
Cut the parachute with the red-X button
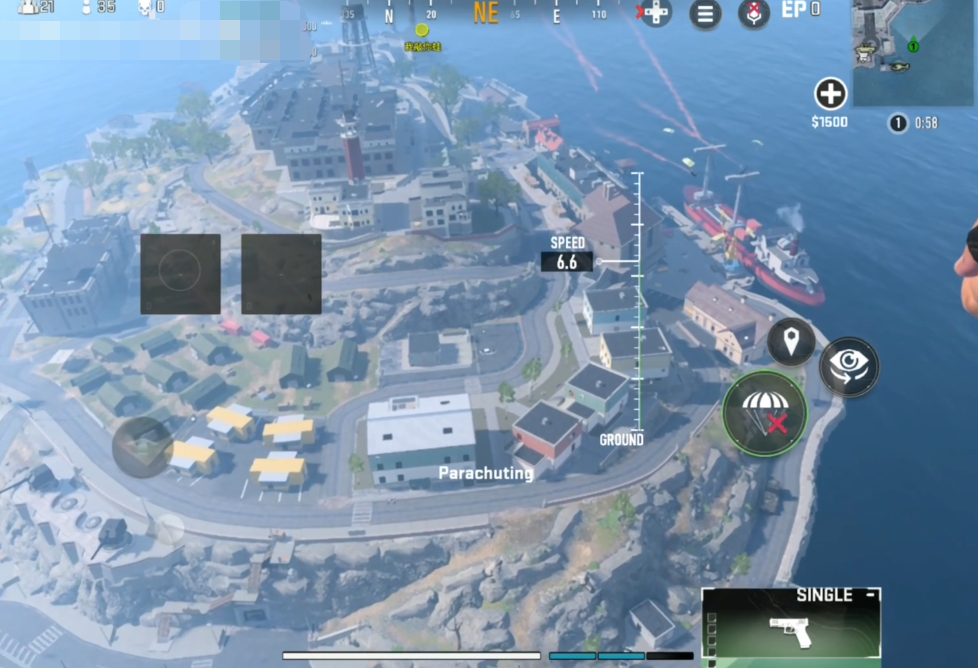[x=765, y=413]
